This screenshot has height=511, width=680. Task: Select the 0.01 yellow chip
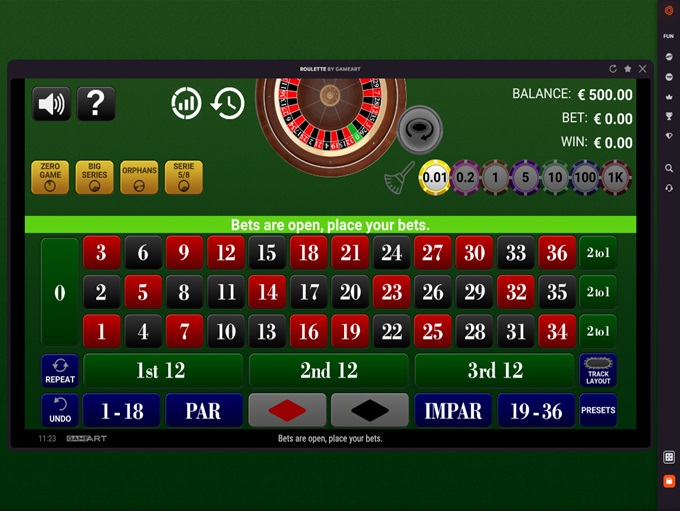pos(435,178)
